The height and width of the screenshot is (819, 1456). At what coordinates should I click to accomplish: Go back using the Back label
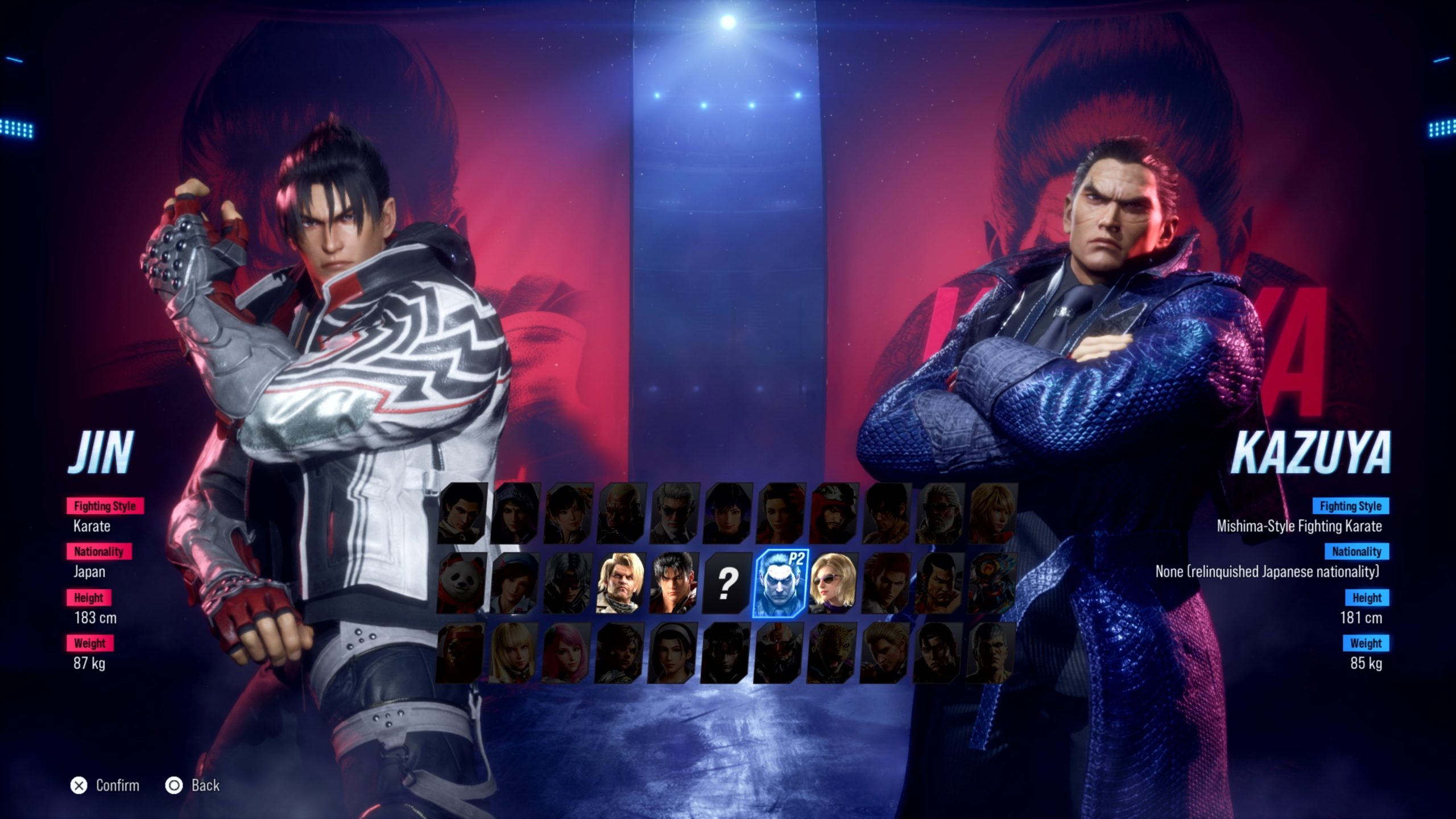(x=205, y=785)
